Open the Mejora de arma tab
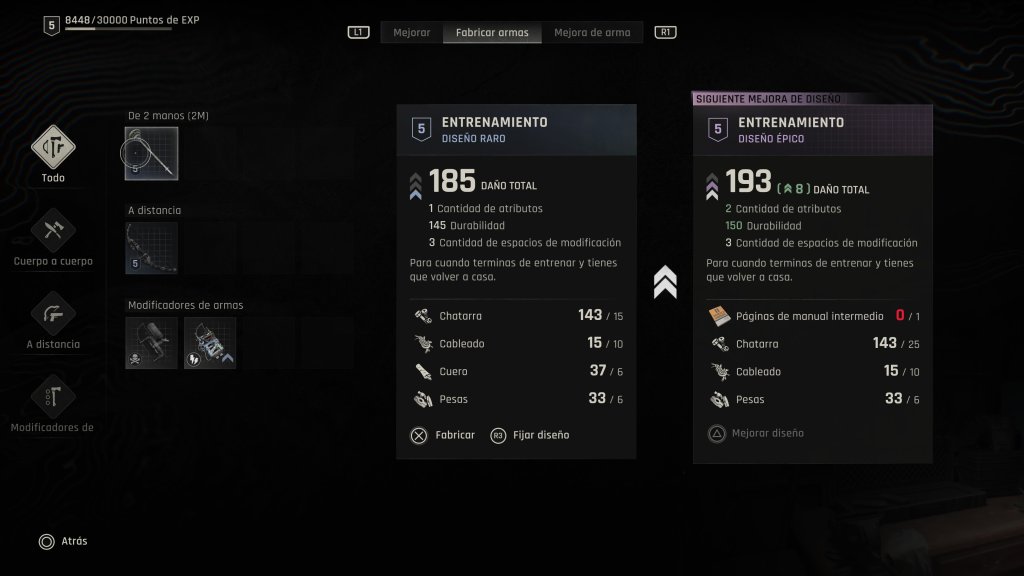This screenshot has height=576, width=1024. click(x=592, y=32)
